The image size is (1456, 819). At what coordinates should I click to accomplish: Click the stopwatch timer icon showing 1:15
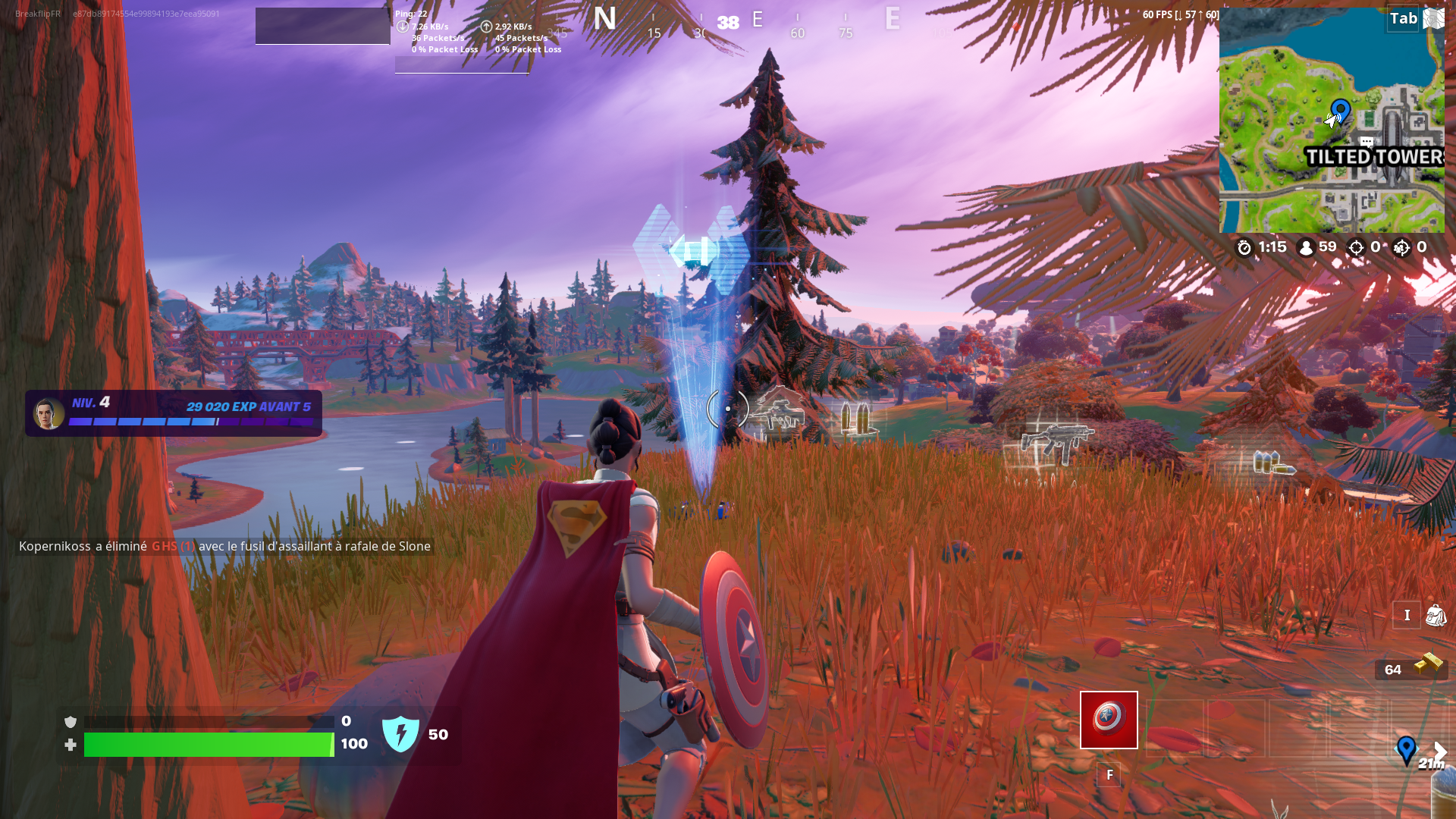click(1243, 247)
